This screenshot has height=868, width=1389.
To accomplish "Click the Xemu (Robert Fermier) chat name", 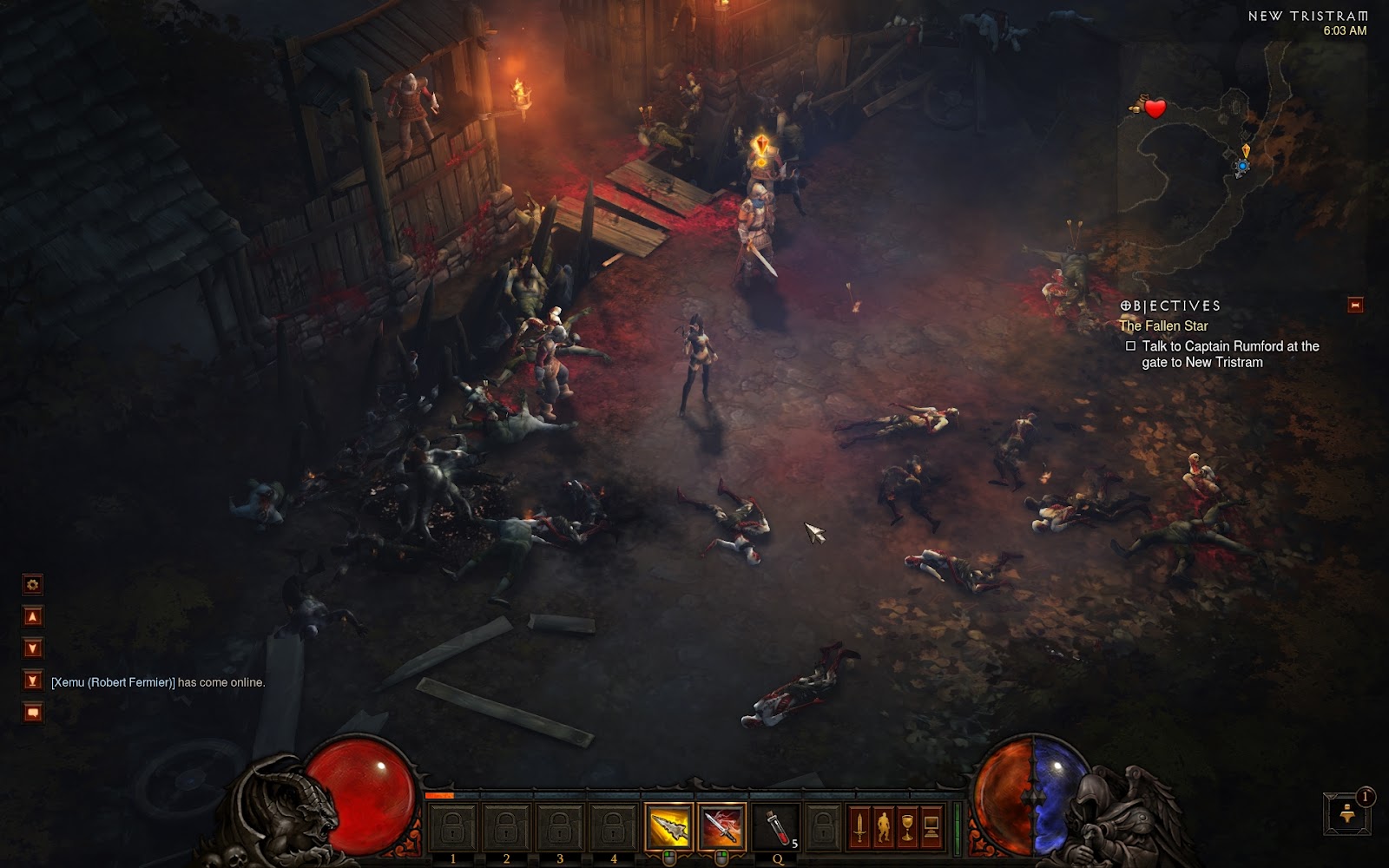I will tap(113, 682).
